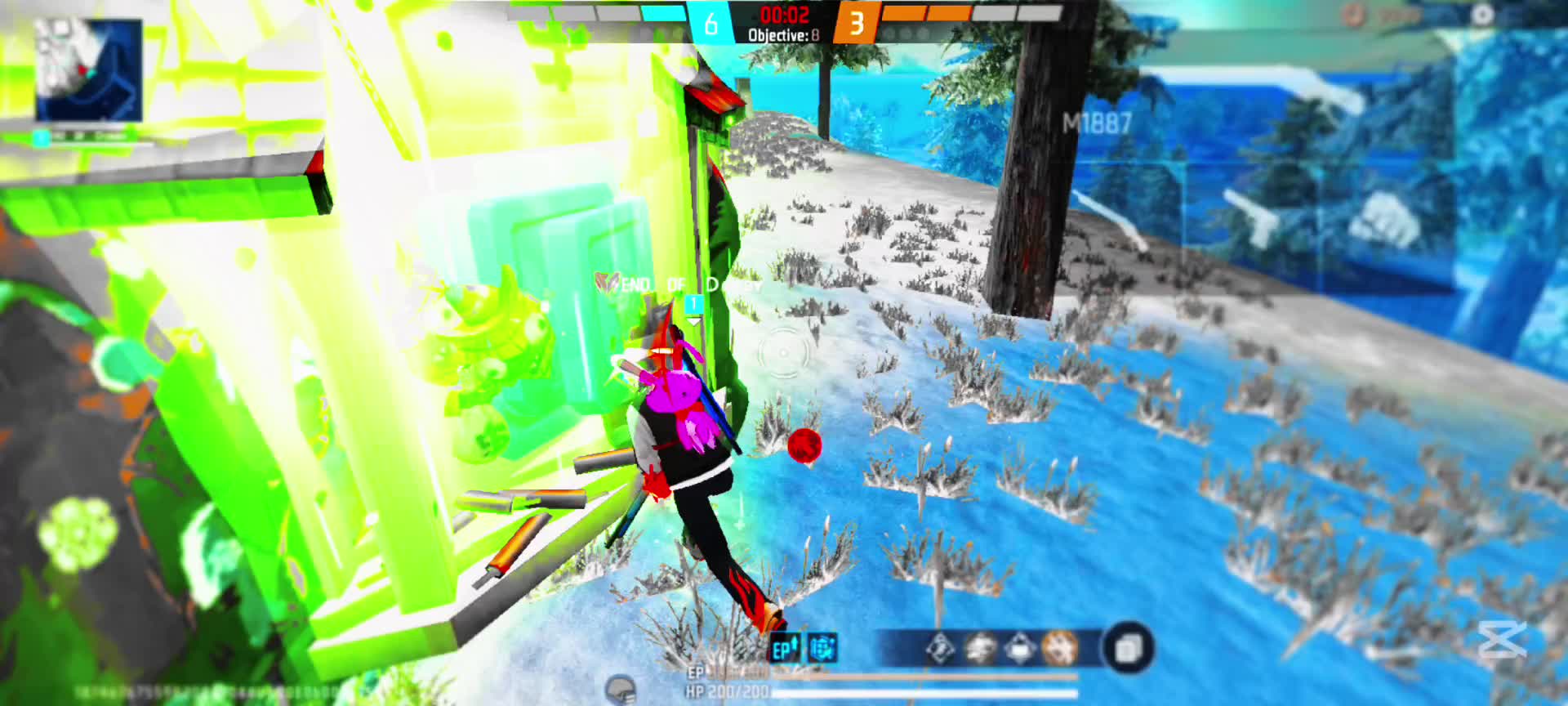
Task: Open settings via the gear icon
Action: (1482, 14)
